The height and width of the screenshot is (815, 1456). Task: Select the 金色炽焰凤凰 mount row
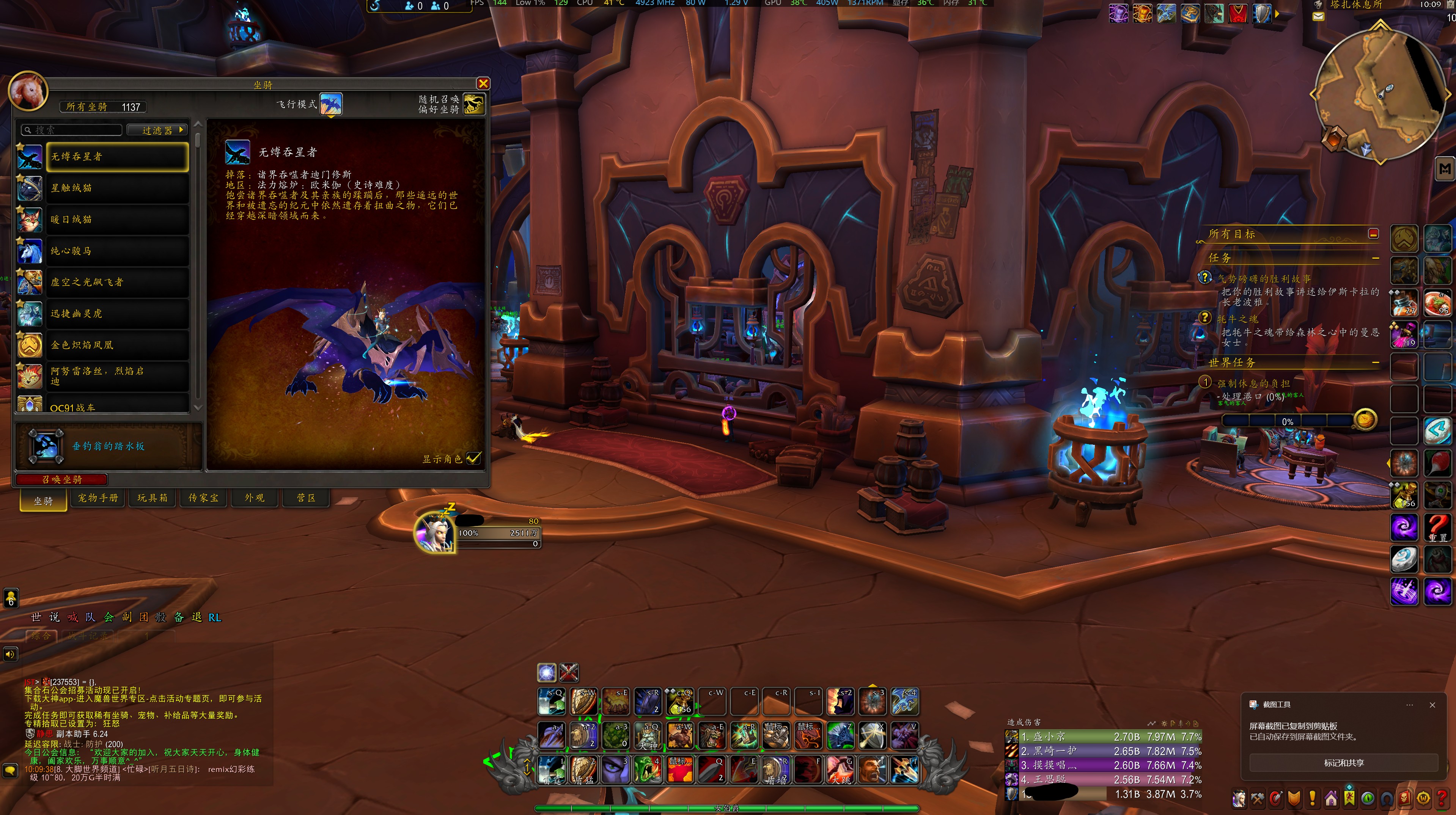point(117,345)
